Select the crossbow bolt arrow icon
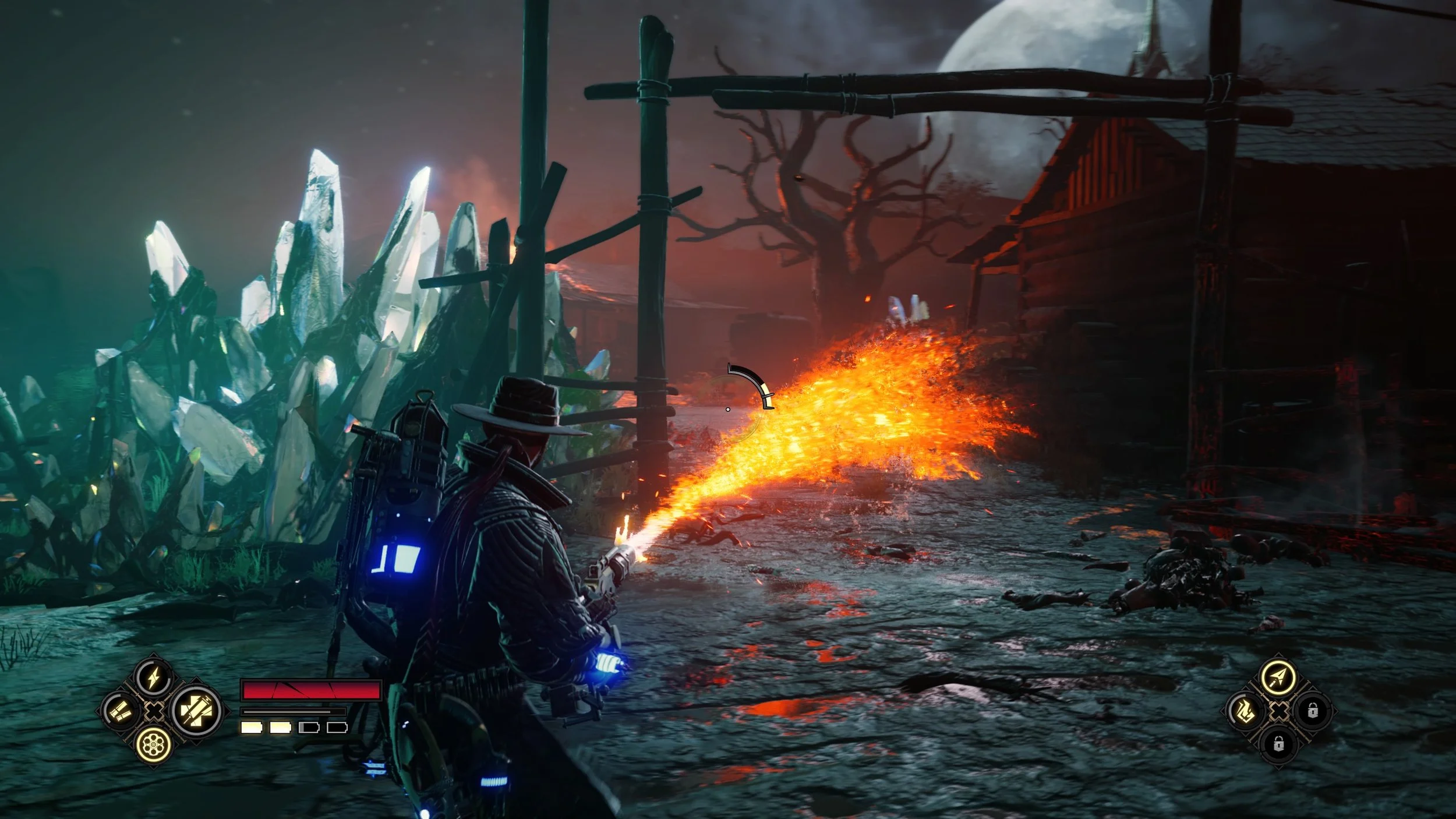The width and height of the screenshot is (1456, 819). [x=1278, y=677]
